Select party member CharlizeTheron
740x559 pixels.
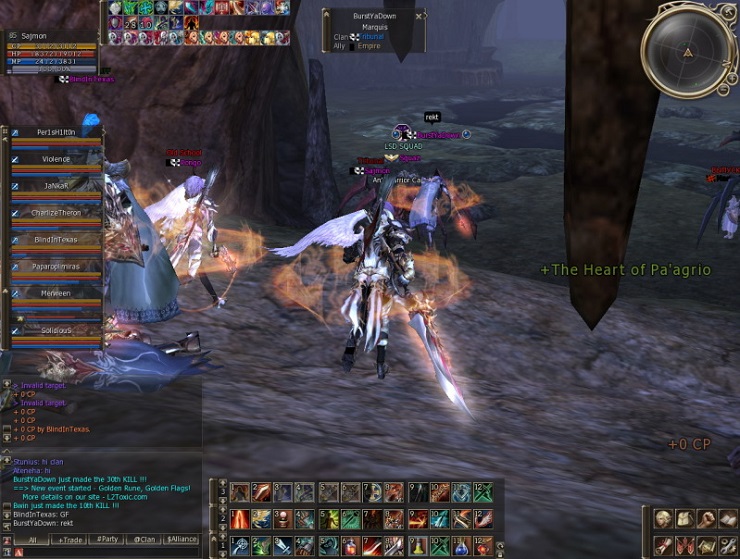[x=56, y=213]
